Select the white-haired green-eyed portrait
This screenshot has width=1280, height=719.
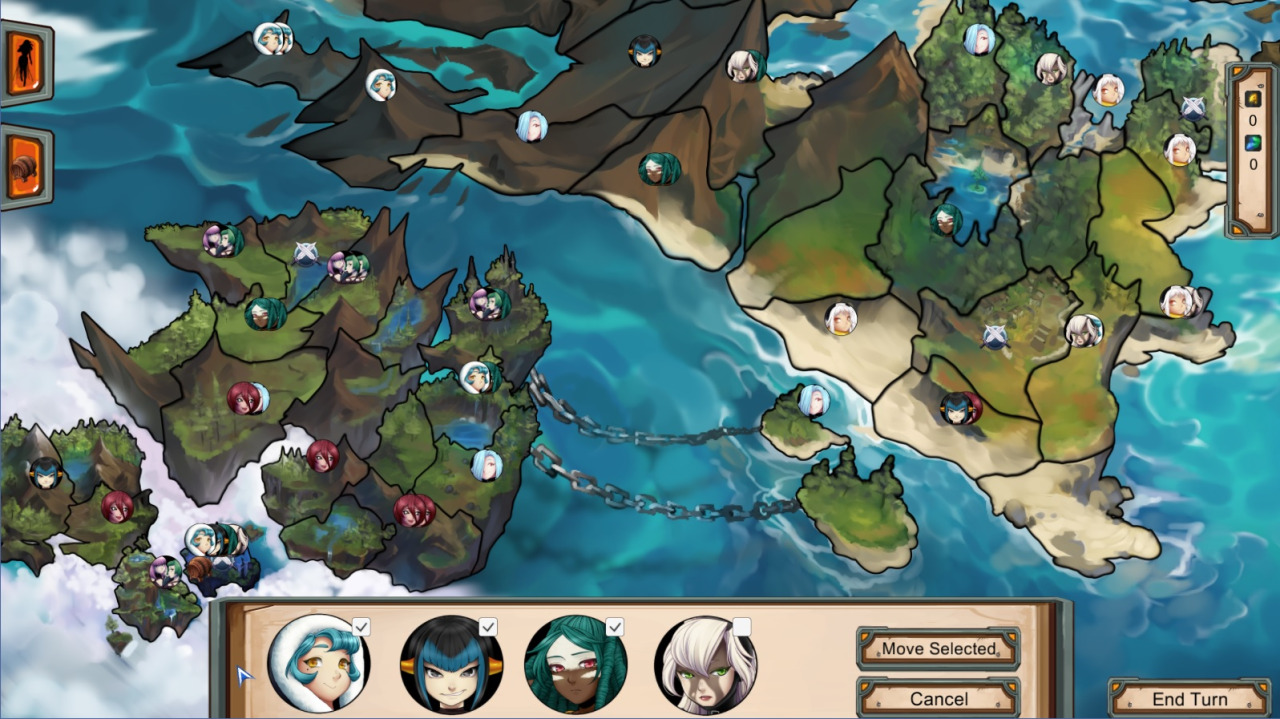[x=704, y=665]
